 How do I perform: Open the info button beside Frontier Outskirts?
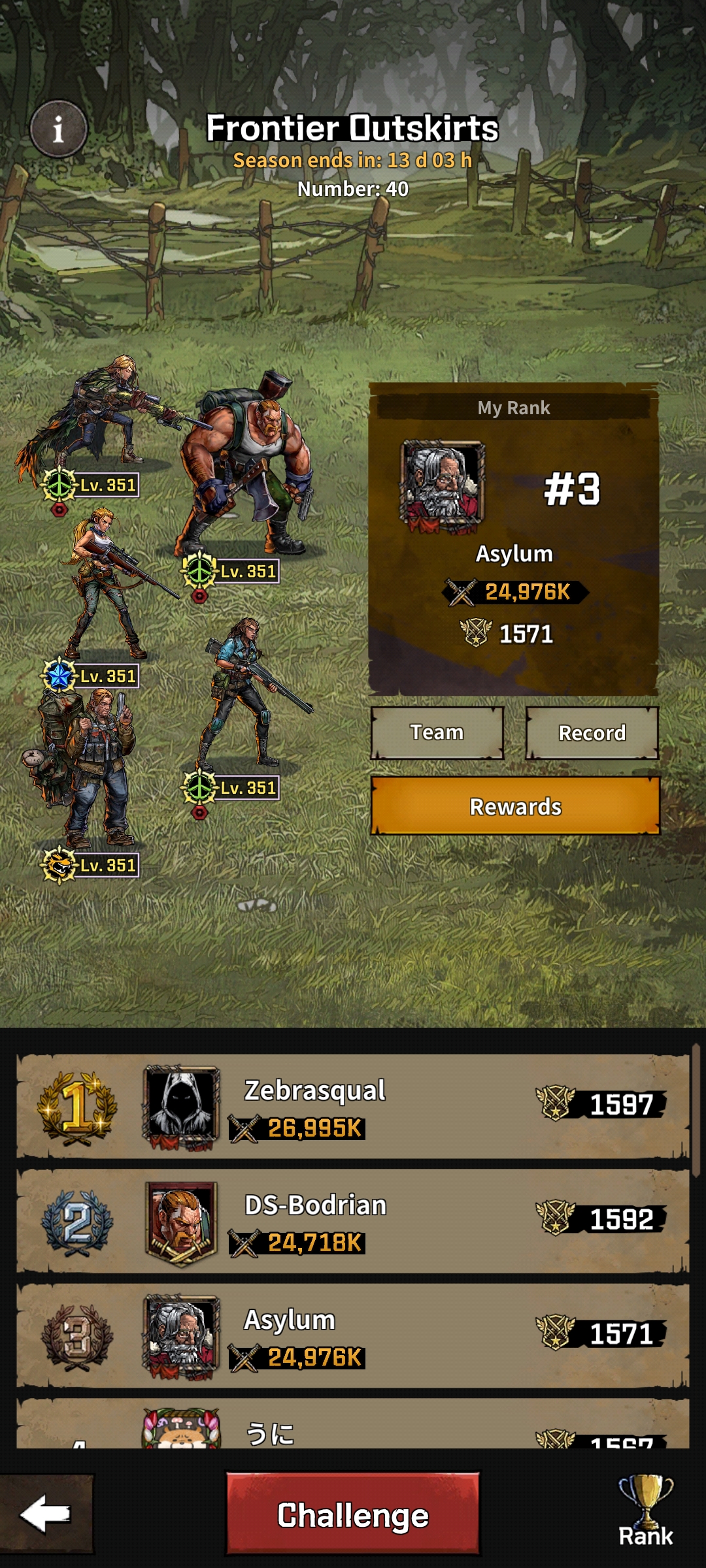click(58, 129)
